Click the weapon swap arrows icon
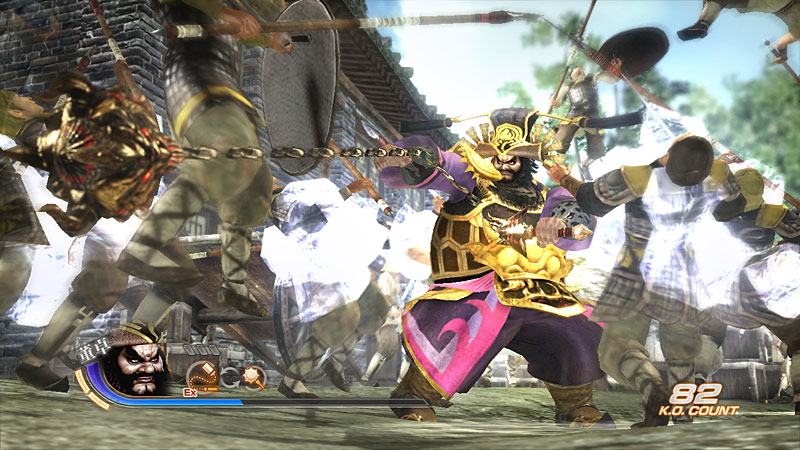 tap(227, 378)
